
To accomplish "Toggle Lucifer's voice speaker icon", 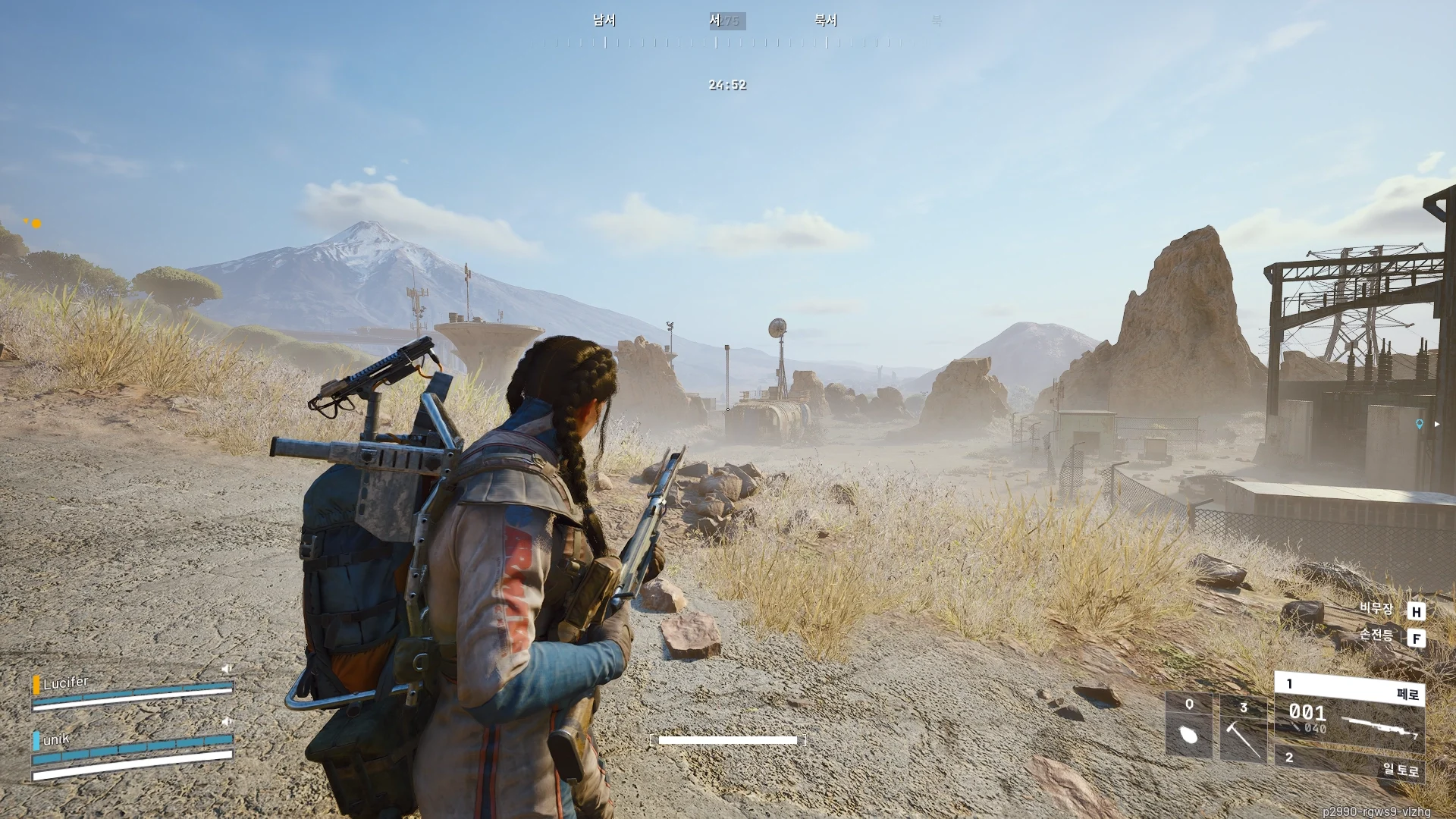I will point(226,669).
